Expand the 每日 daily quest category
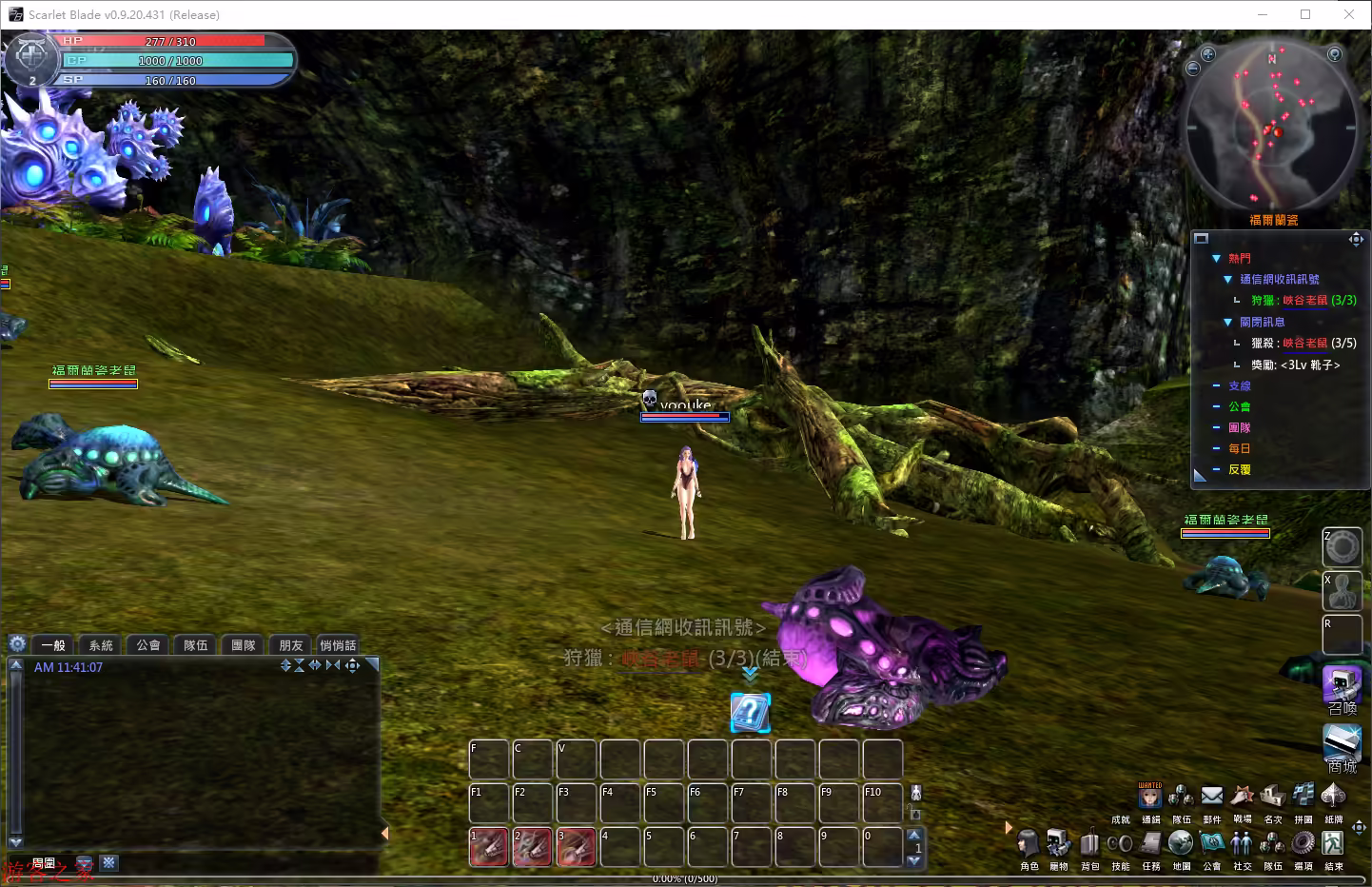This screenshot has width=1372, height=887. [1217, 448]
